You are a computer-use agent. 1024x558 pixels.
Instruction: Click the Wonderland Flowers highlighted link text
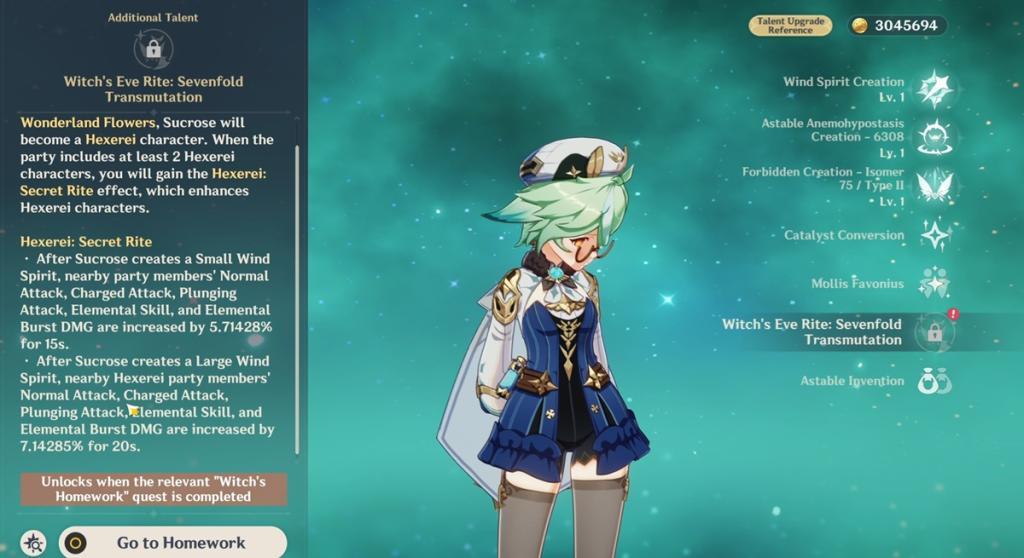76,122
